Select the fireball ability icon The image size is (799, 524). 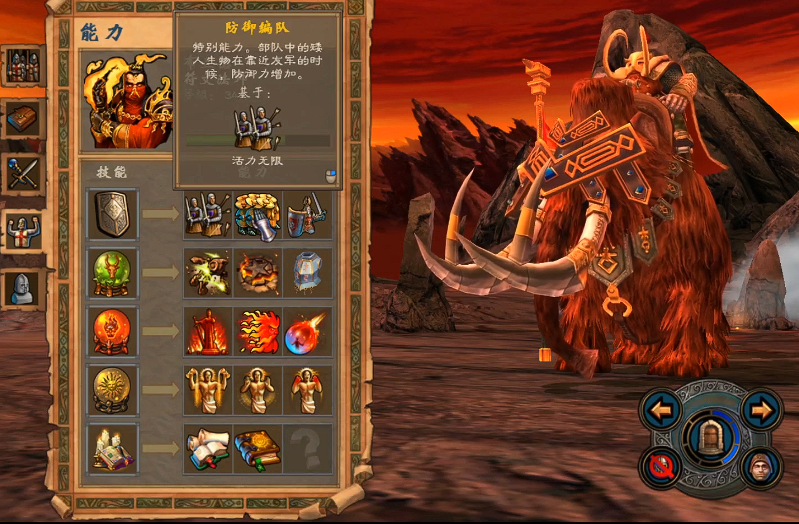pyautogui.click(x=307, y=331)
